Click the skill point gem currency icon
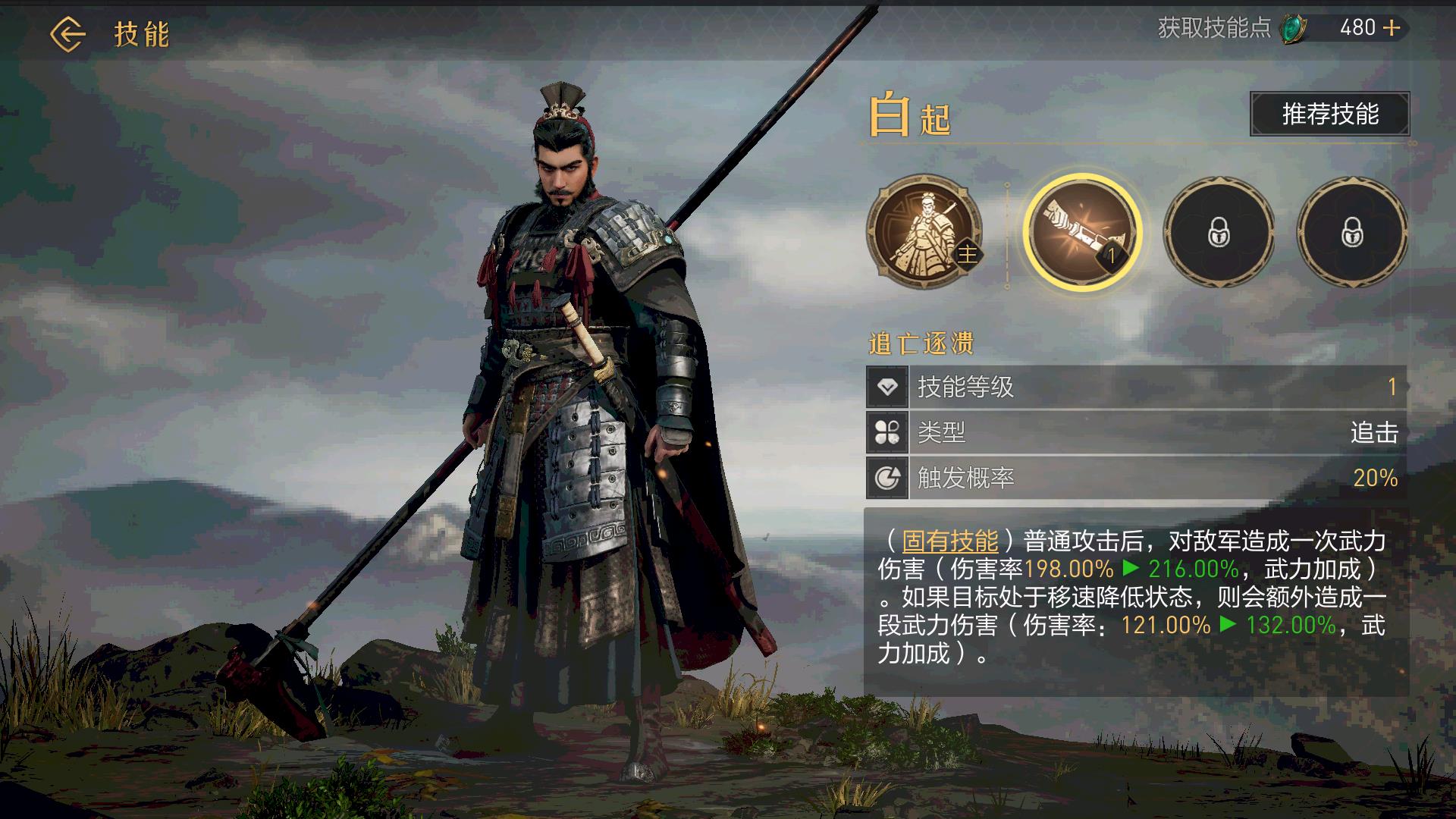Screen dimensions: 1456x819 (1293, 29)
